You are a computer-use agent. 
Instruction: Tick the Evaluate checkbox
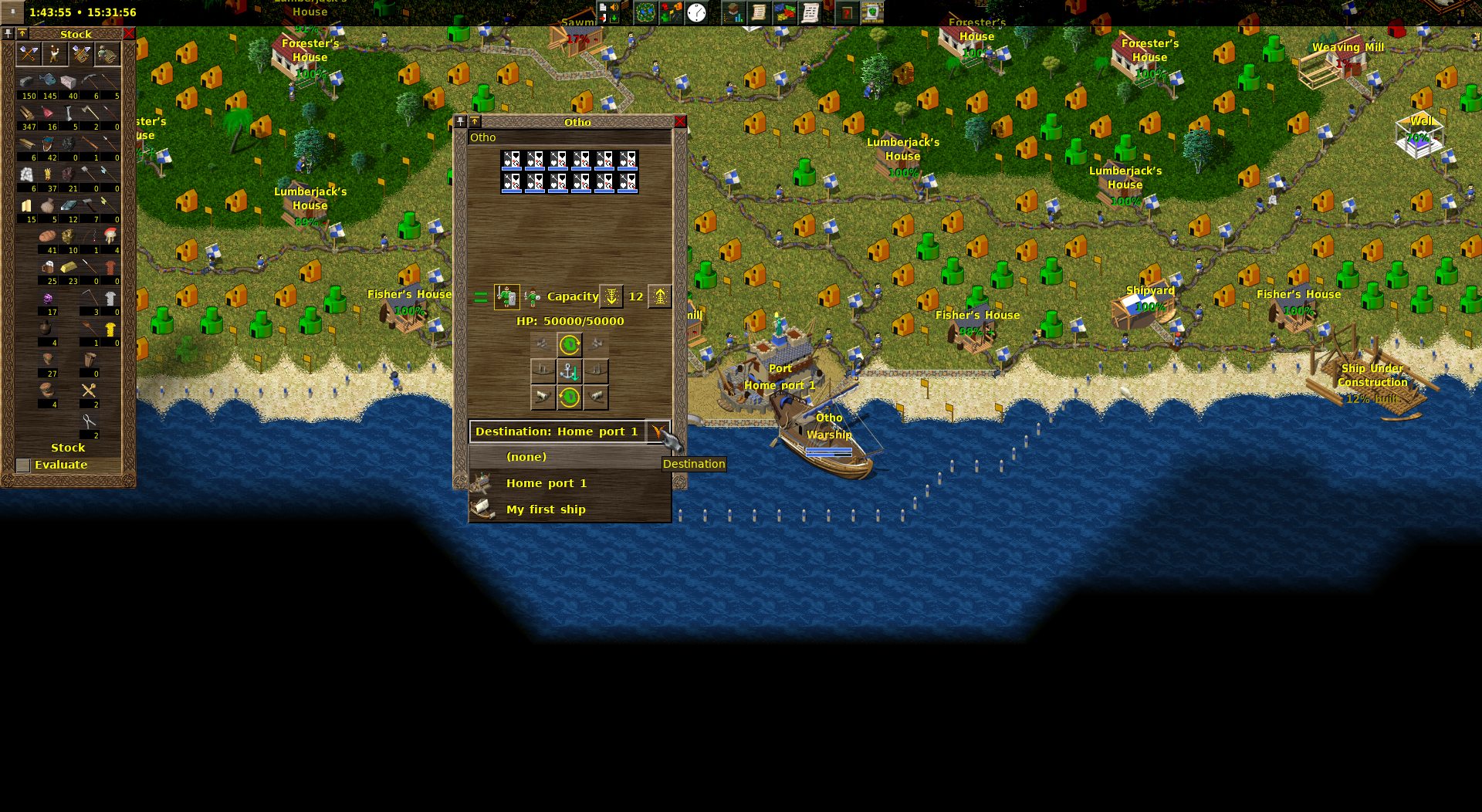click(x=23, y=465)
